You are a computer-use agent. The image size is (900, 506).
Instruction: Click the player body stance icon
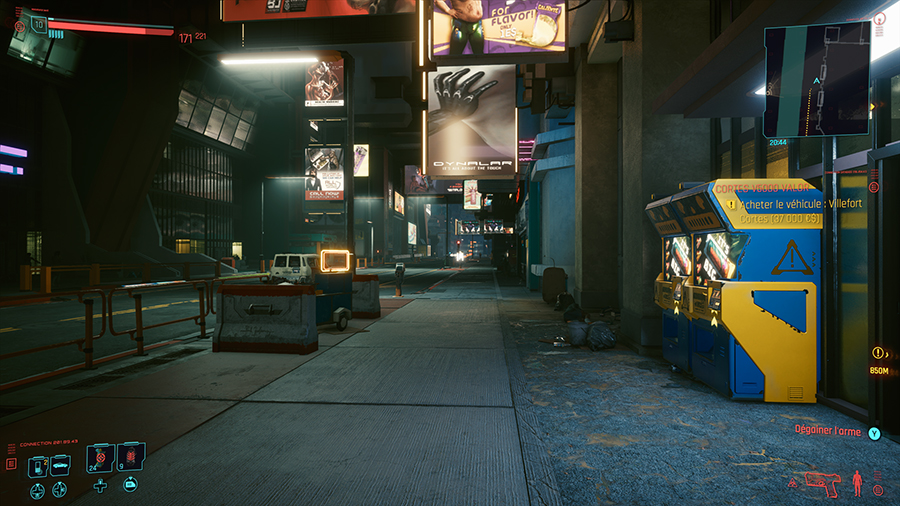857,483
